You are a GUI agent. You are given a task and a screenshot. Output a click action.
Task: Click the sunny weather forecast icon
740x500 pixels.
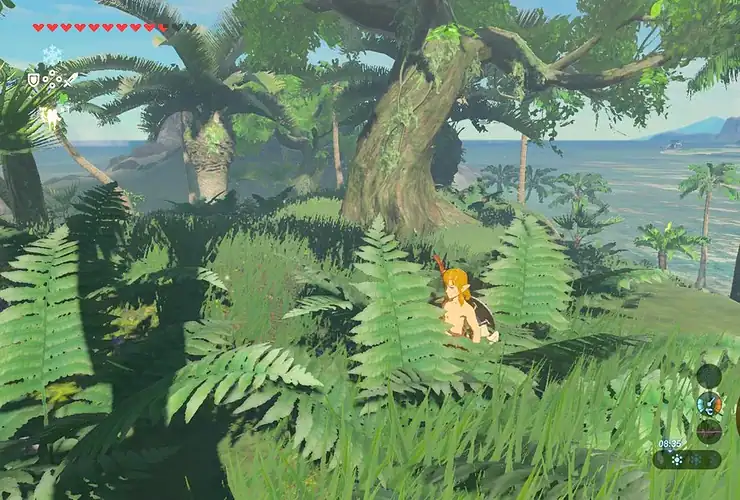[679, 460]
